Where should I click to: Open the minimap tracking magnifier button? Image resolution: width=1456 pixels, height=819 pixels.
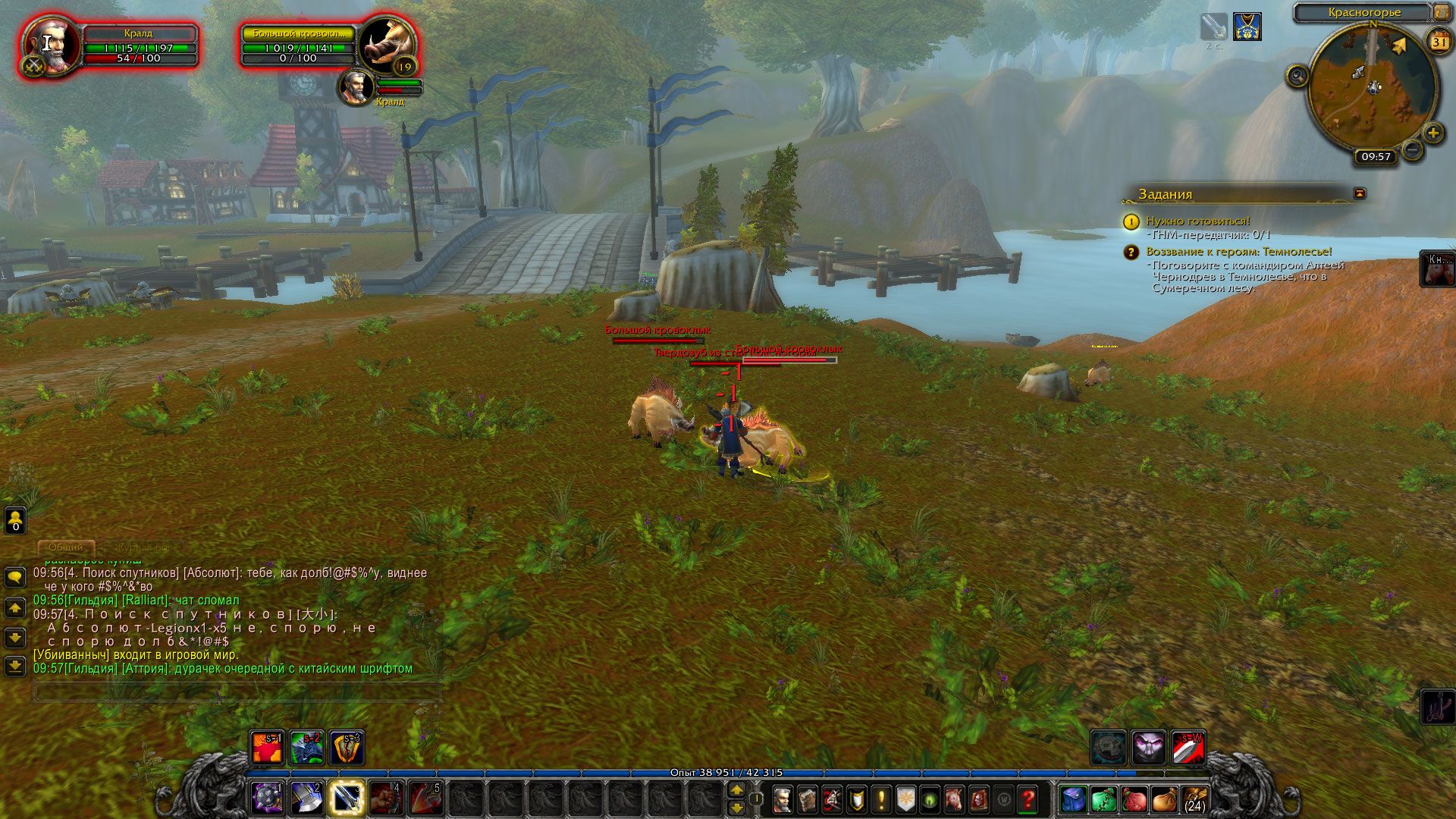[x=1298, y=76]
